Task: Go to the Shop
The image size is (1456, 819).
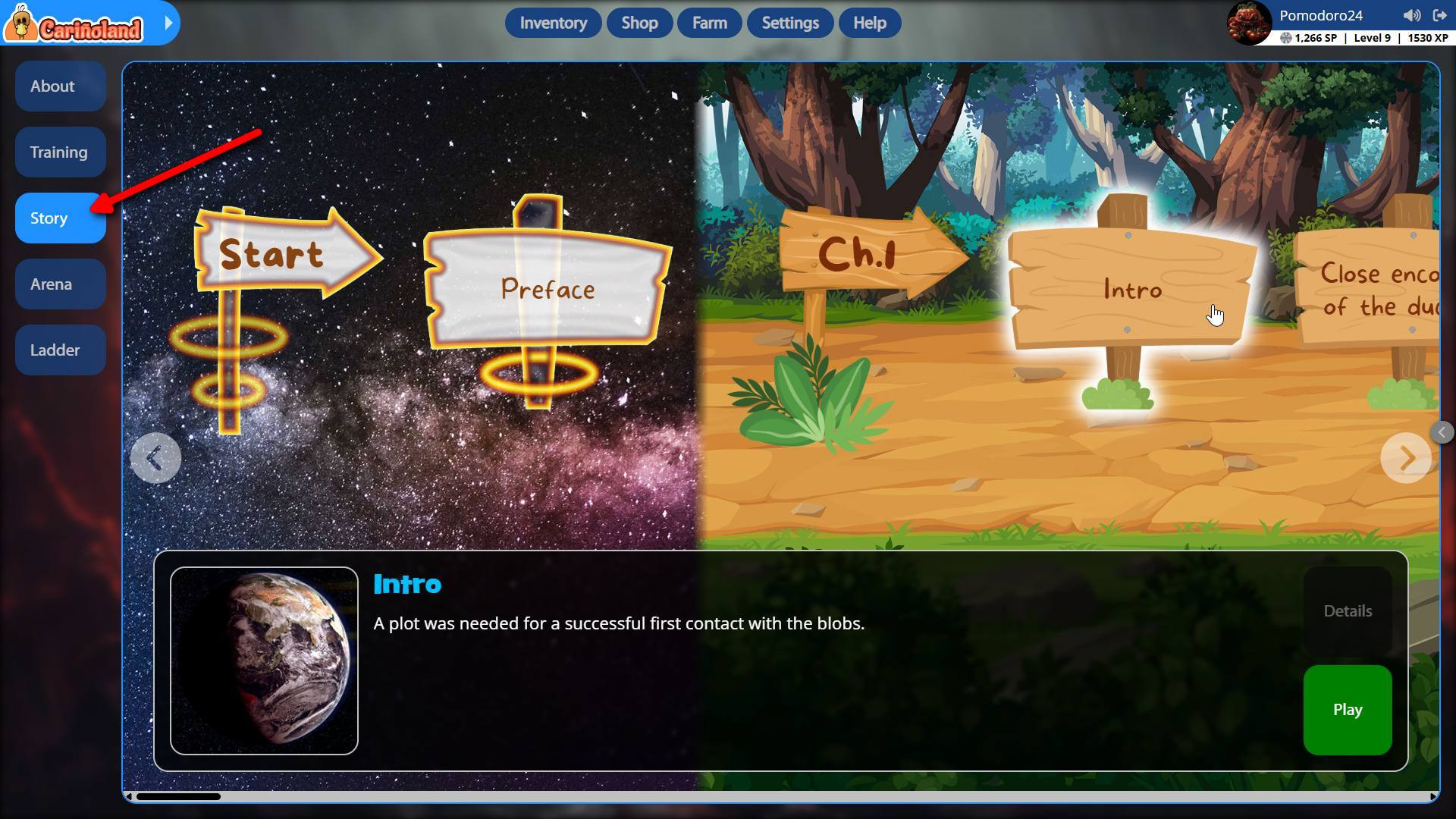Action: 639,23
